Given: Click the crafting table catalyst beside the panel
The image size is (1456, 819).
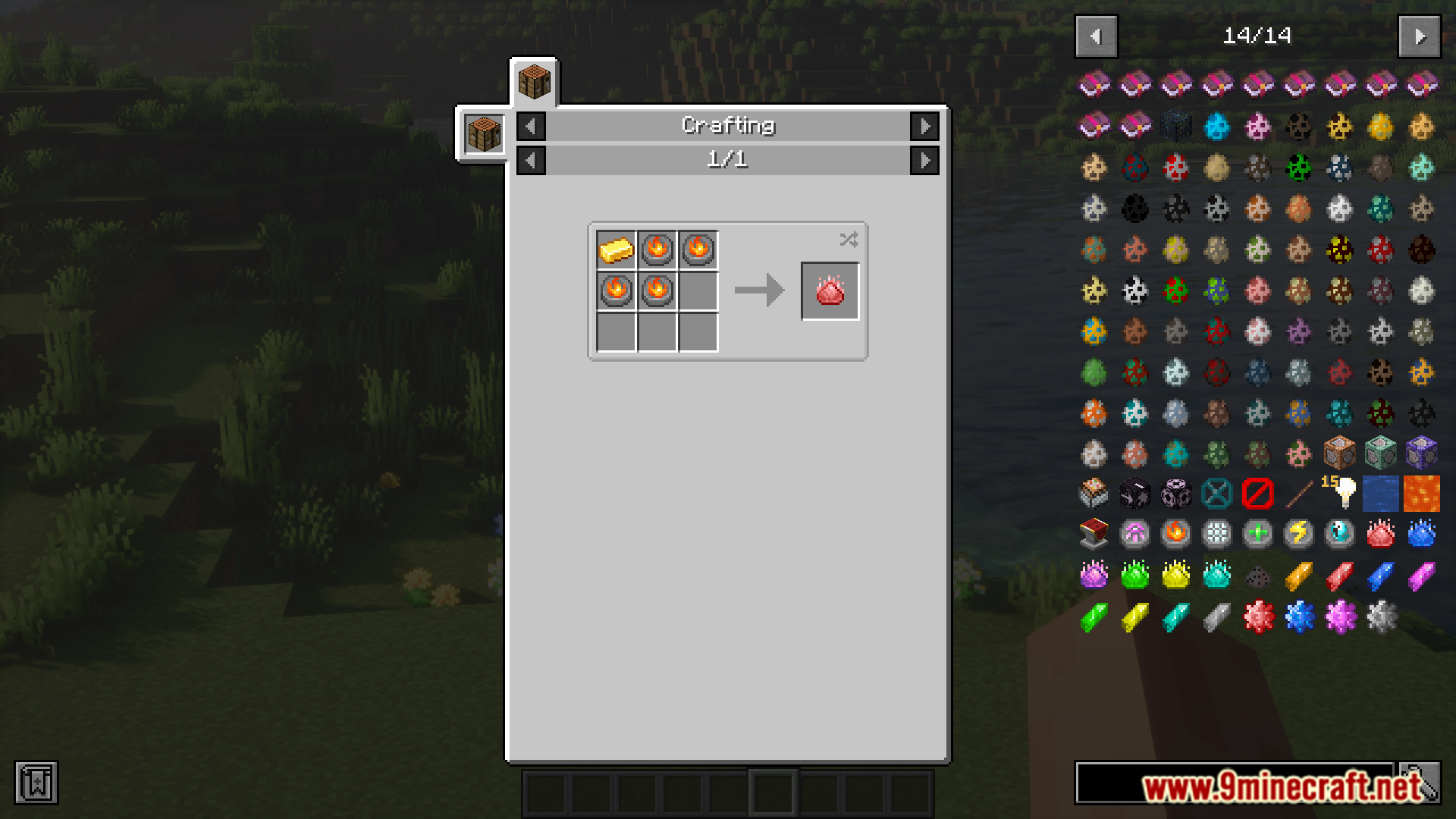Looking at the screenshot, I should (x=484, y=134).
